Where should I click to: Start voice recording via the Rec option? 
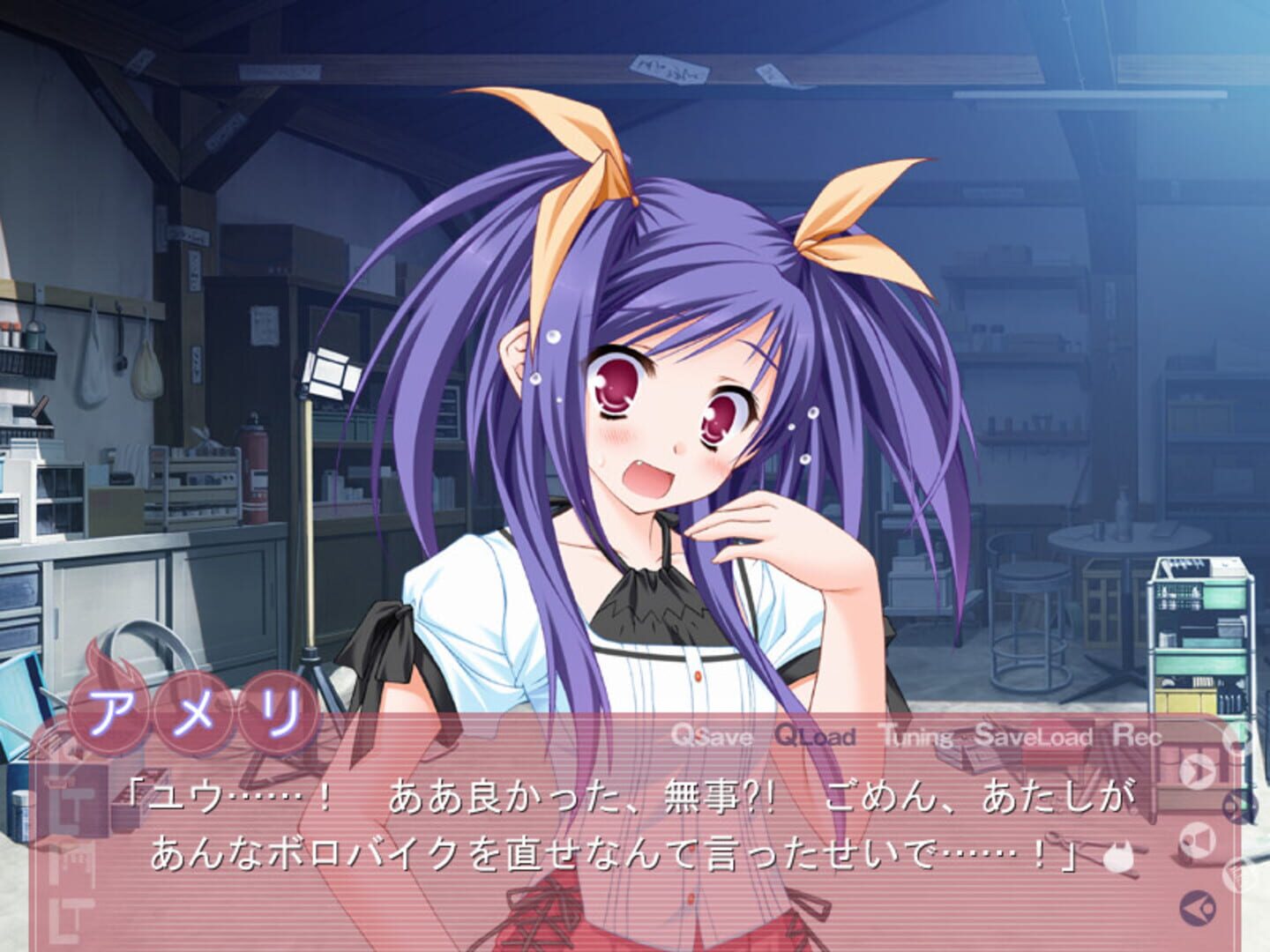(1138, 739)
